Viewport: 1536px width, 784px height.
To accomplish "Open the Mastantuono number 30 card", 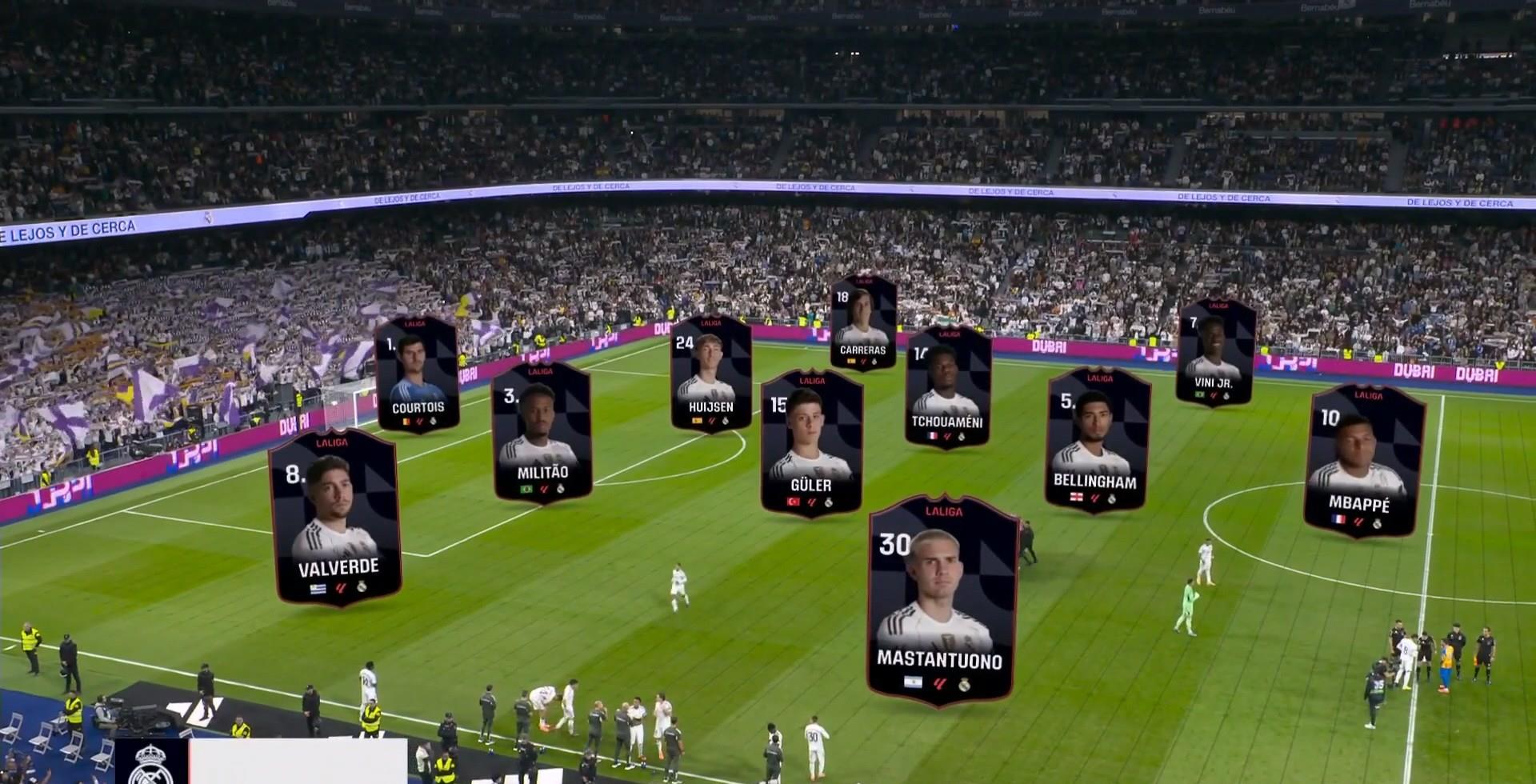I will [941, 600].
